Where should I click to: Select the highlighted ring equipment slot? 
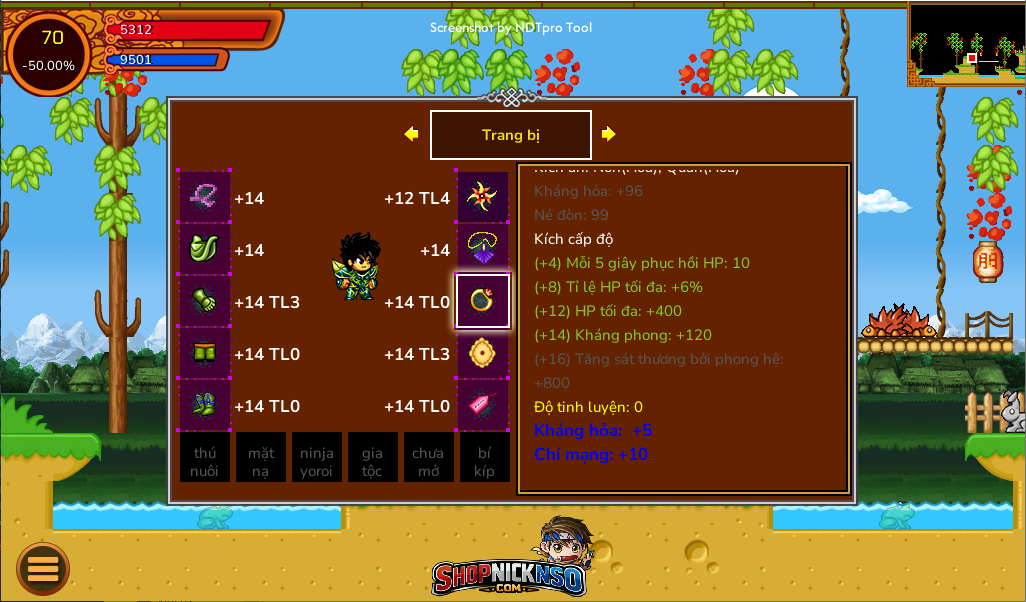click(x=483, y=301)
